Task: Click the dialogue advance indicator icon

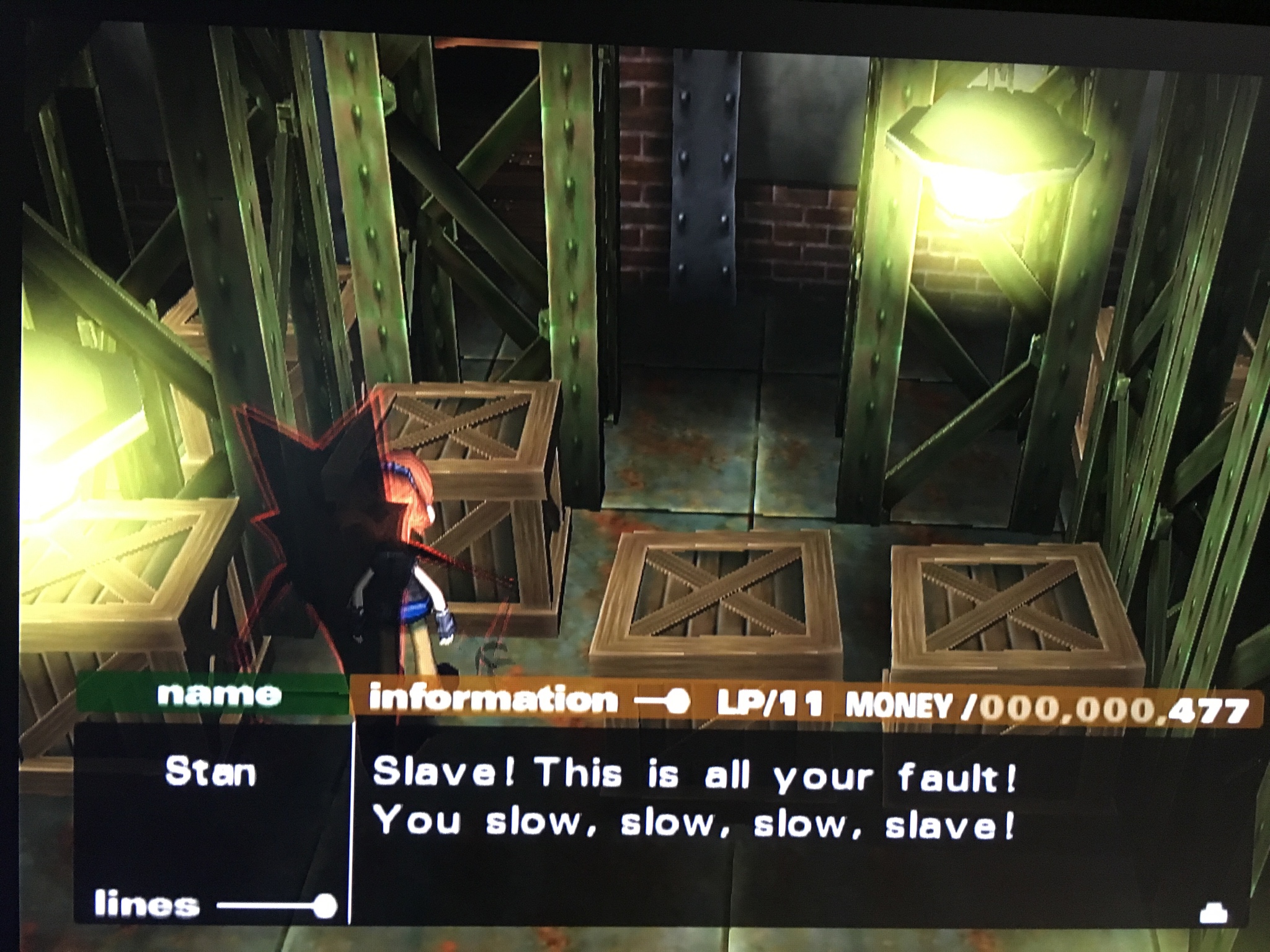Action: [x=1213, y=914]
